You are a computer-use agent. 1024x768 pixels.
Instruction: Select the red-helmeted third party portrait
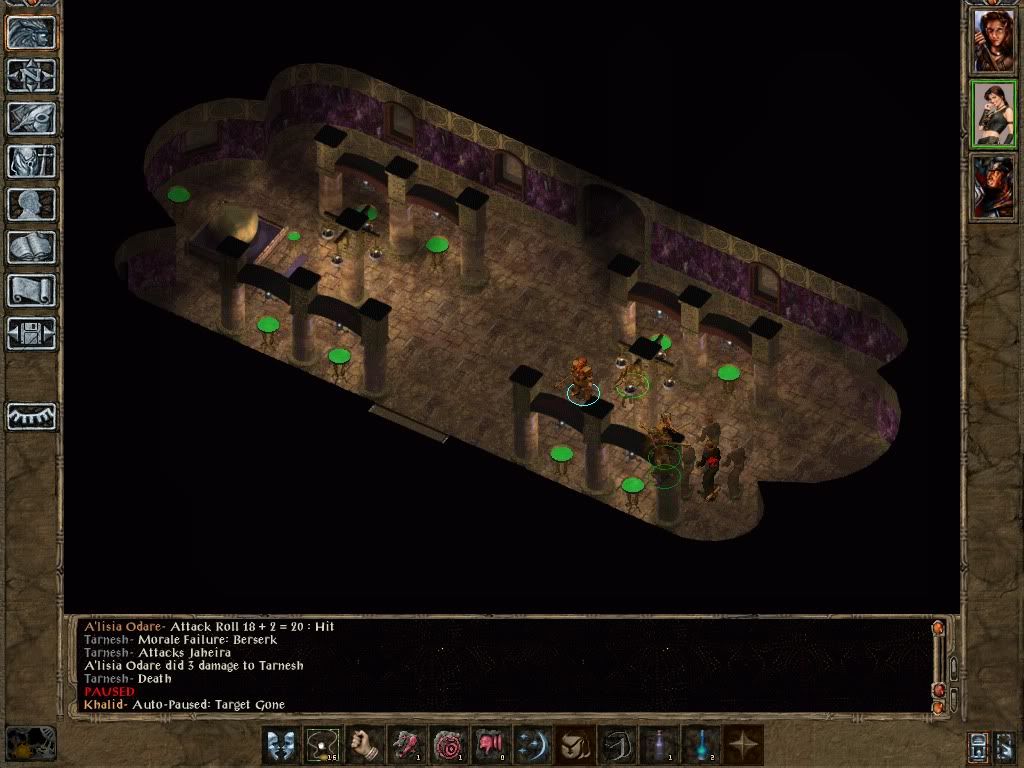click(993, 187)
